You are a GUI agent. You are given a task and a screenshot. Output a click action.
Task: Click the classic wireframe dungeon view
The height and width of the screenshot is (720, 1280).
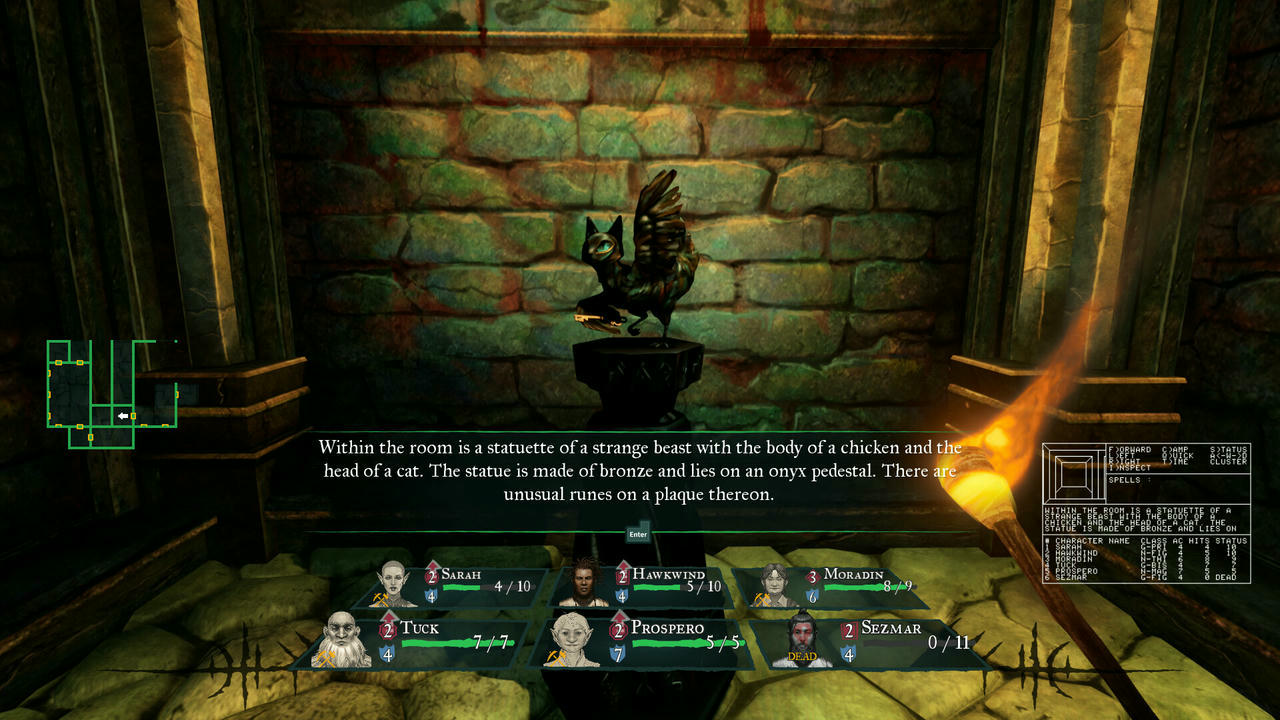[x=1075, y=474]
